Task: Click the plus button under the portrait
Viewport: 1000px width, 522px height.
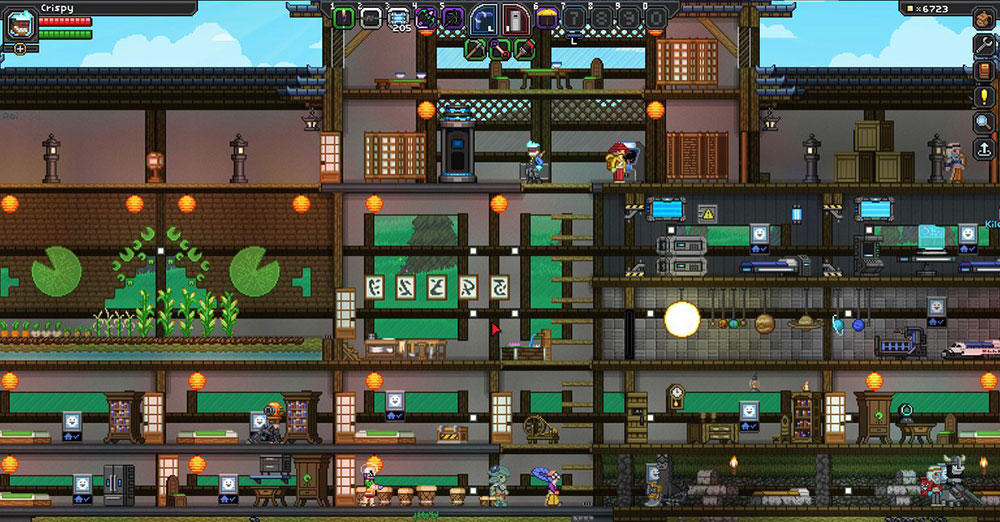Action: (20, 48)
